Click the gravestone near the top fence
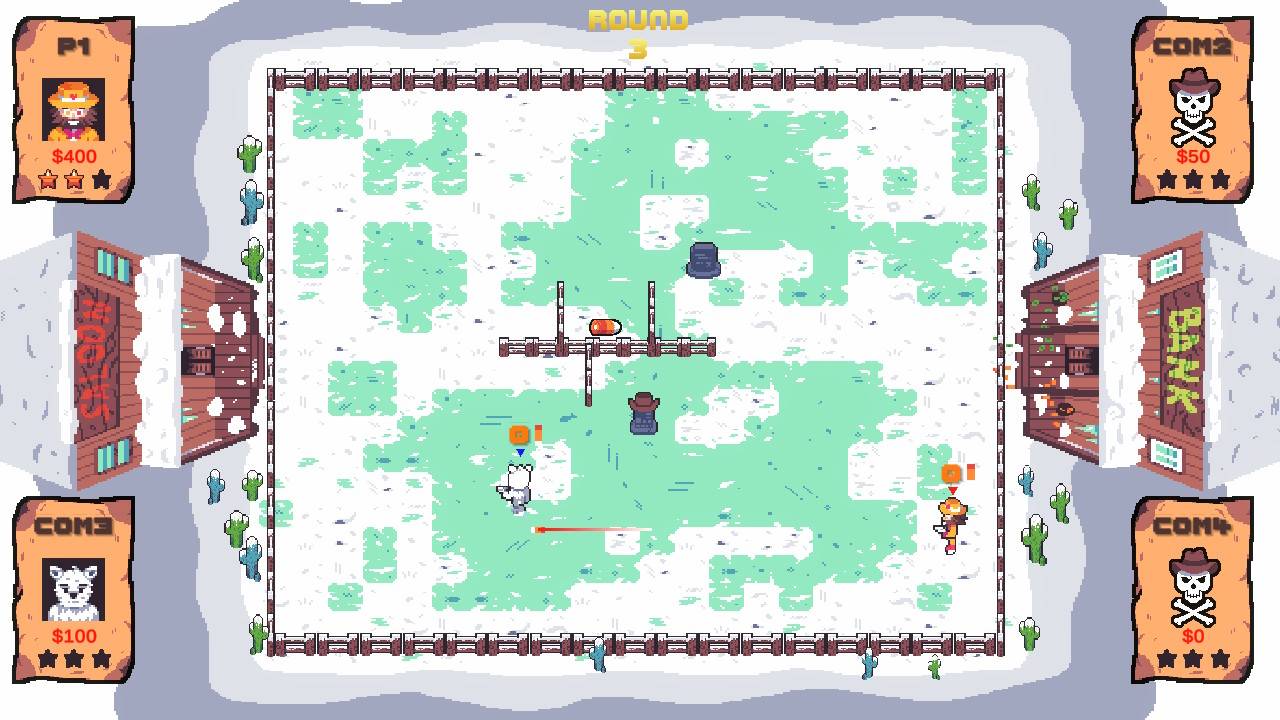Screen dimensions: 1280x720 click(701, 261)
